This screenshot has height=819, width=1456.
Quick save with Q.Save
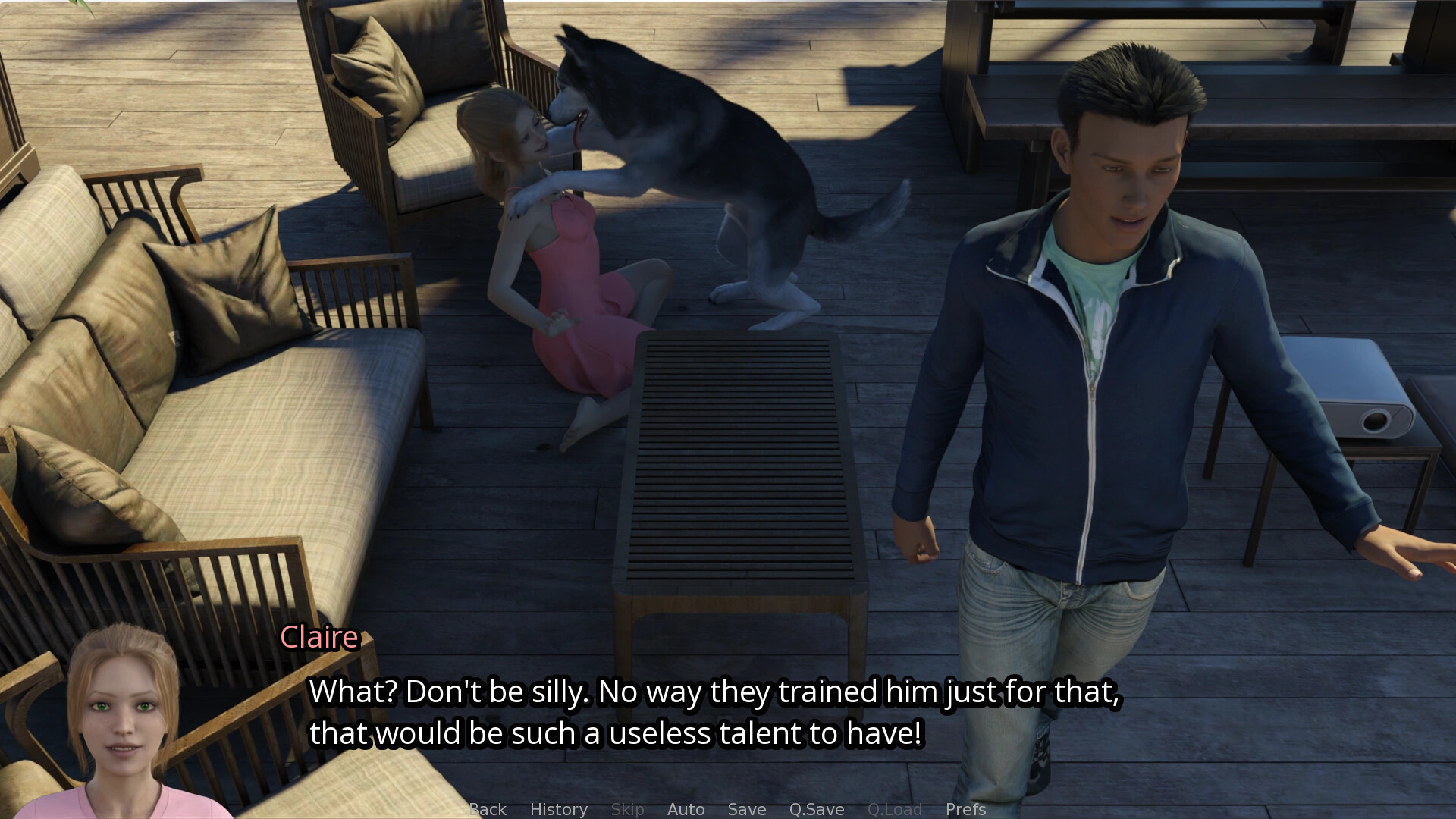pos(817,809)
